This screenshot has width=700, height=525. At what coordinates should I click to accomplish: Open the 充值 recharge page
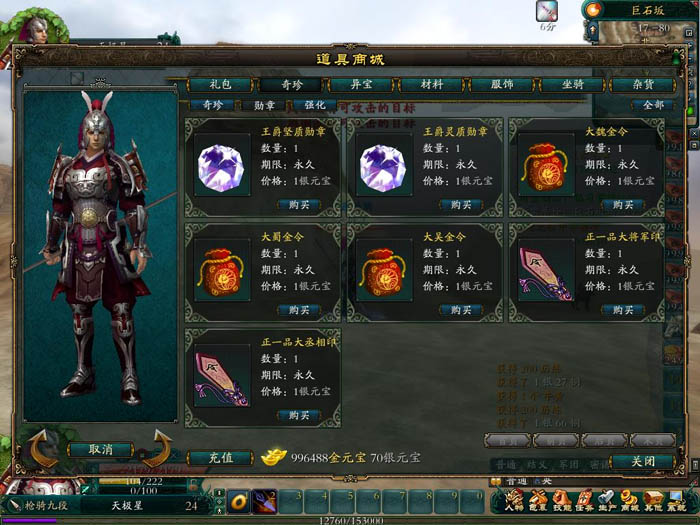(221, 457)
